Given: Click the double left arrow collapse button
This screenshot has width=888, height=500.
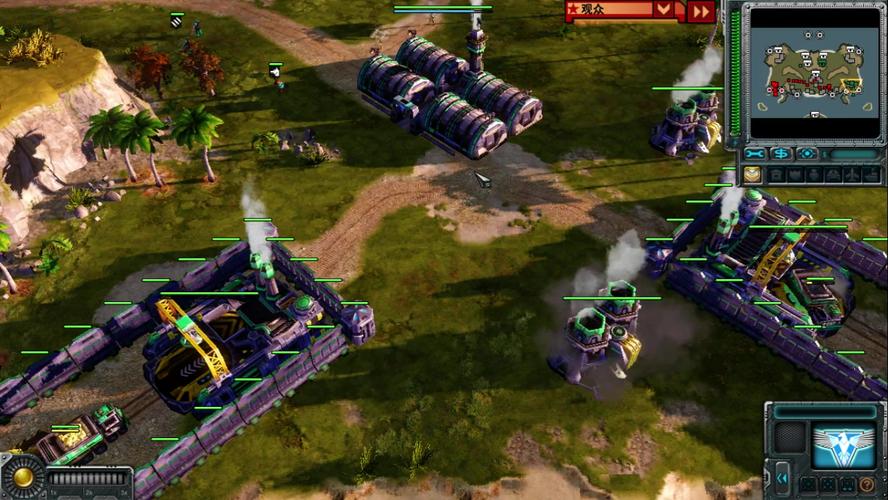Looking at the screenshot, I should tap(781, 478).
